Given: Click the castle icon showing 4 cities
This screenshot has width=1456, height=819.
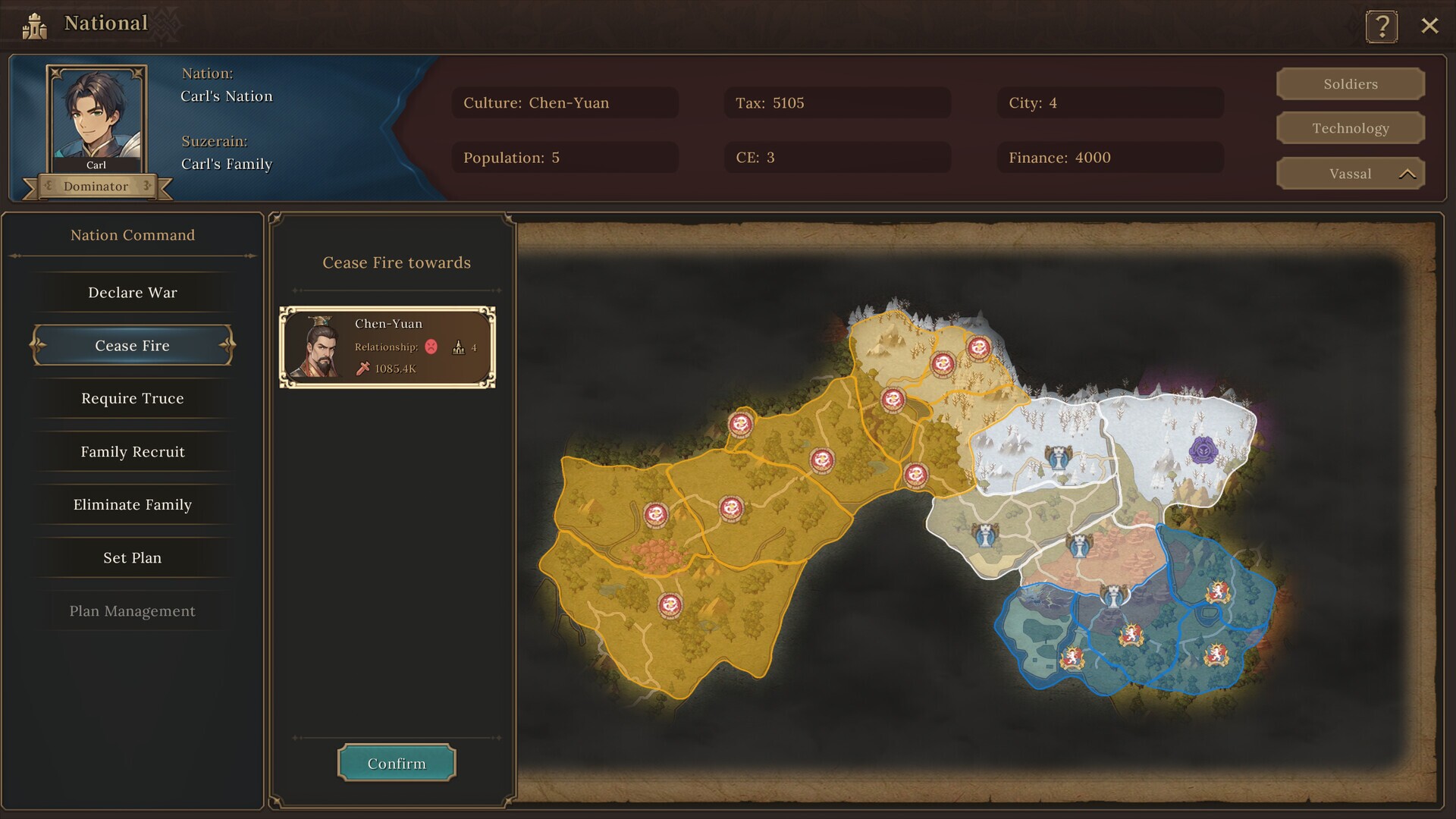Looking at the screenshot, I should coord(459,347).
